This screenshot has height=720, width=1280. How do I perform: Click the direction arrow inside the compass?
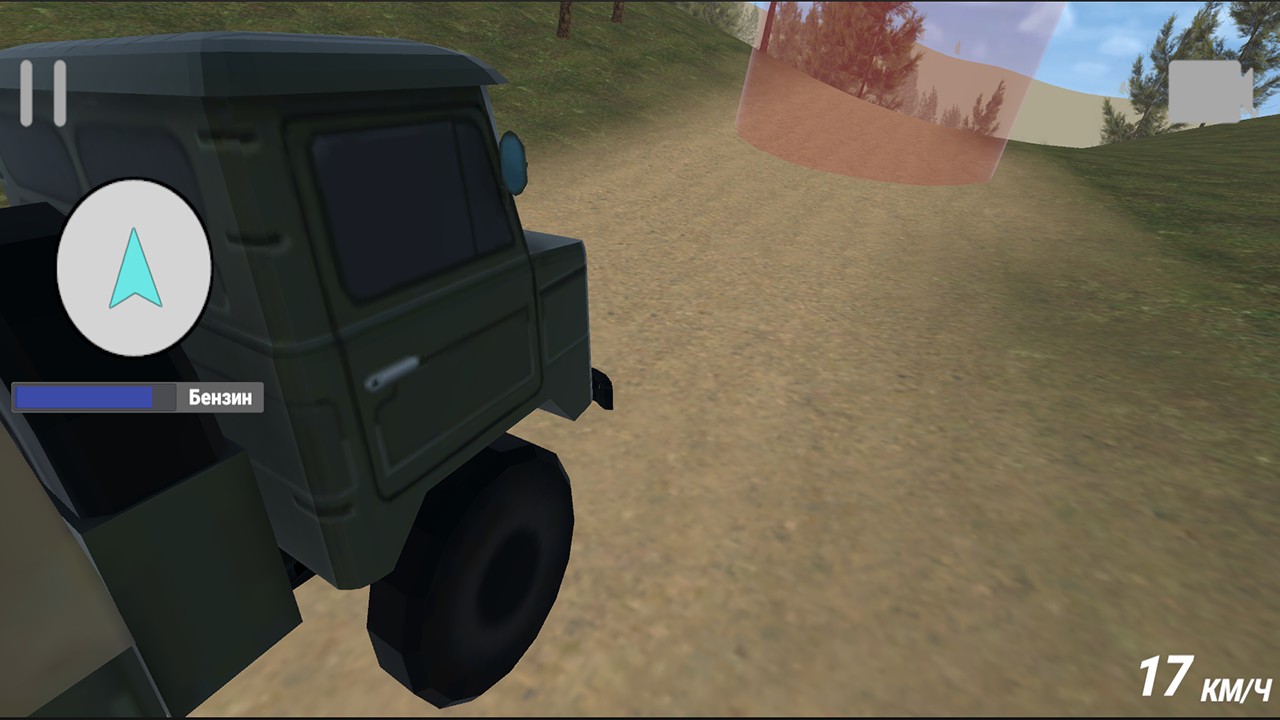[x=134, y=268]
